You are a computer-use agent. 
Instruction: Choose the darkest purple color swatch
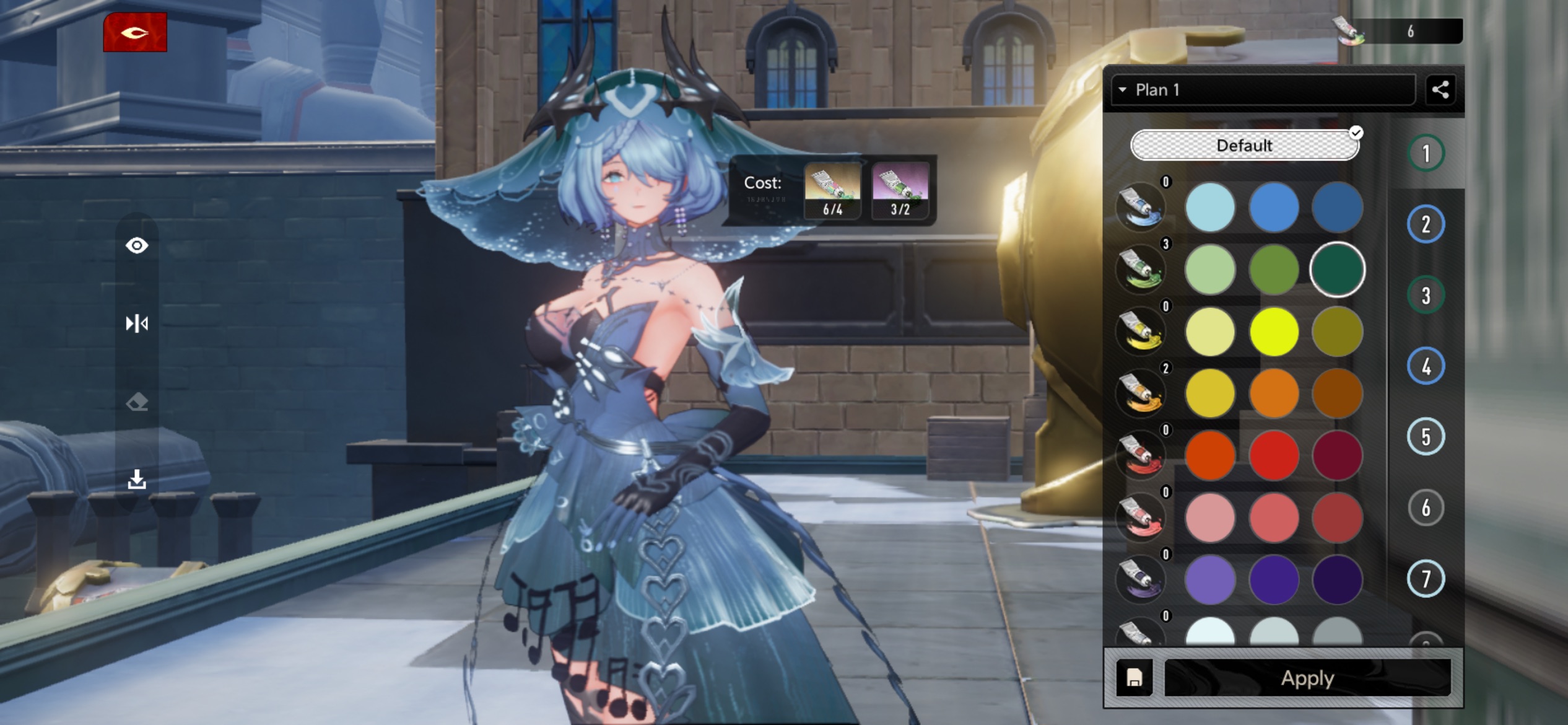tap(1337, 579)
